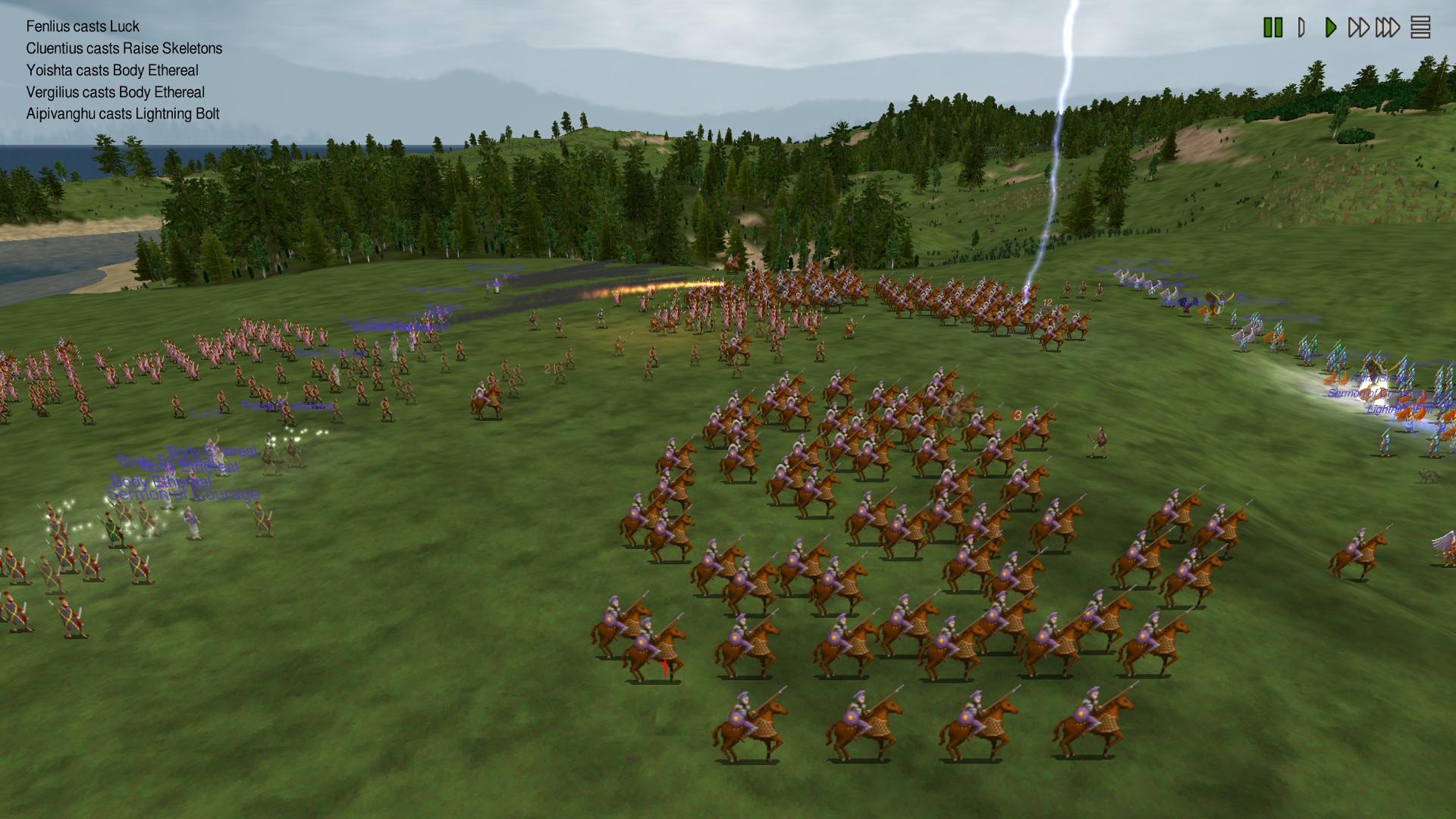
Task: Activate the double-arrow fast forward icon
Action: (x=1359, y=27)
